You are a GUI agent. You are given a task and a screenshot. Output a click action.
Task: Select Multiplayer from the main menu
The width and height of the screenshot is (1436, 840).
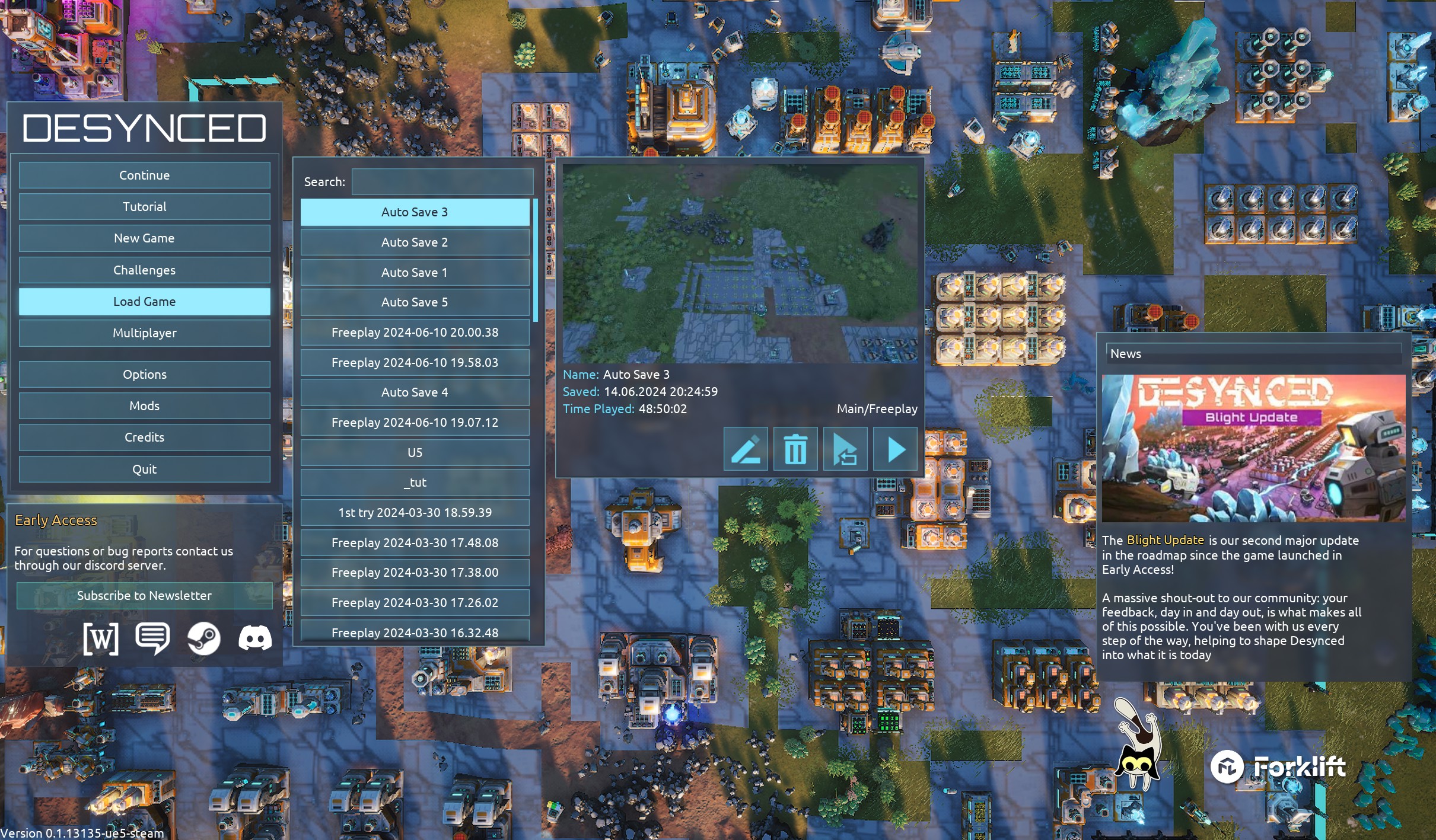click(144, 333)
